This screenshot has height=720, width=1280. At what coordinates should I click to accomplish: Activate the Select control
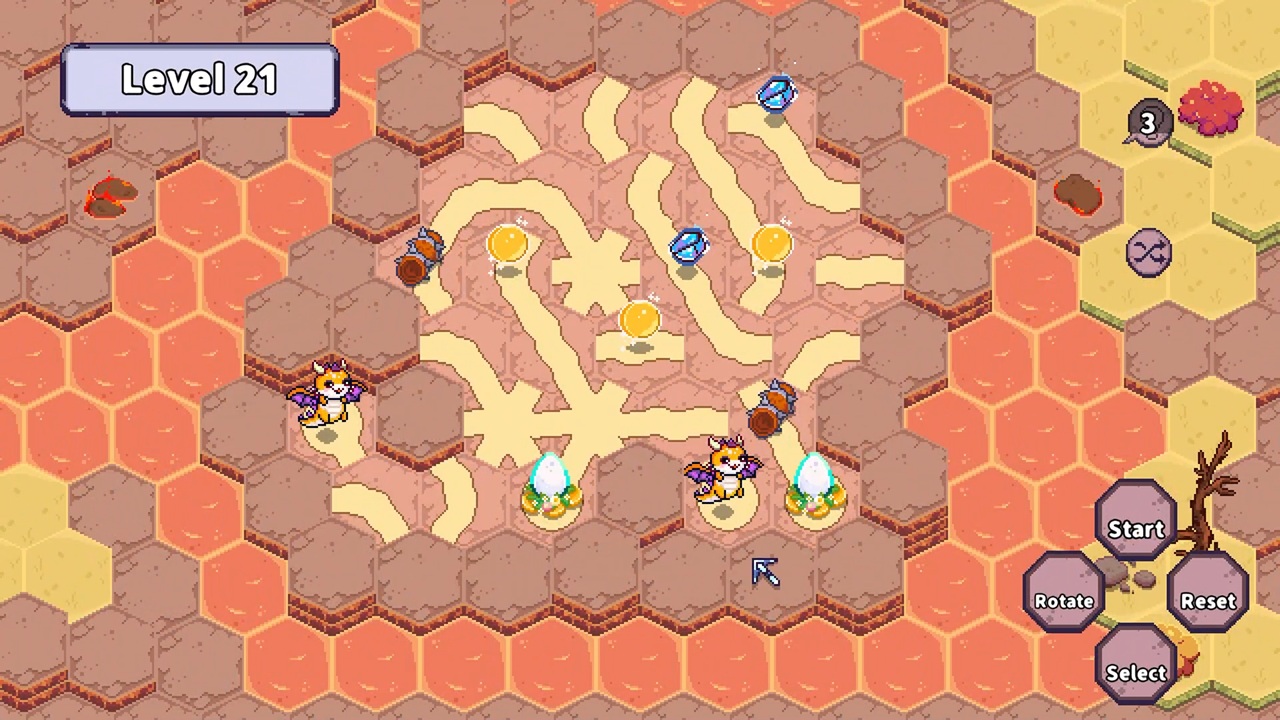(1135, 672)
